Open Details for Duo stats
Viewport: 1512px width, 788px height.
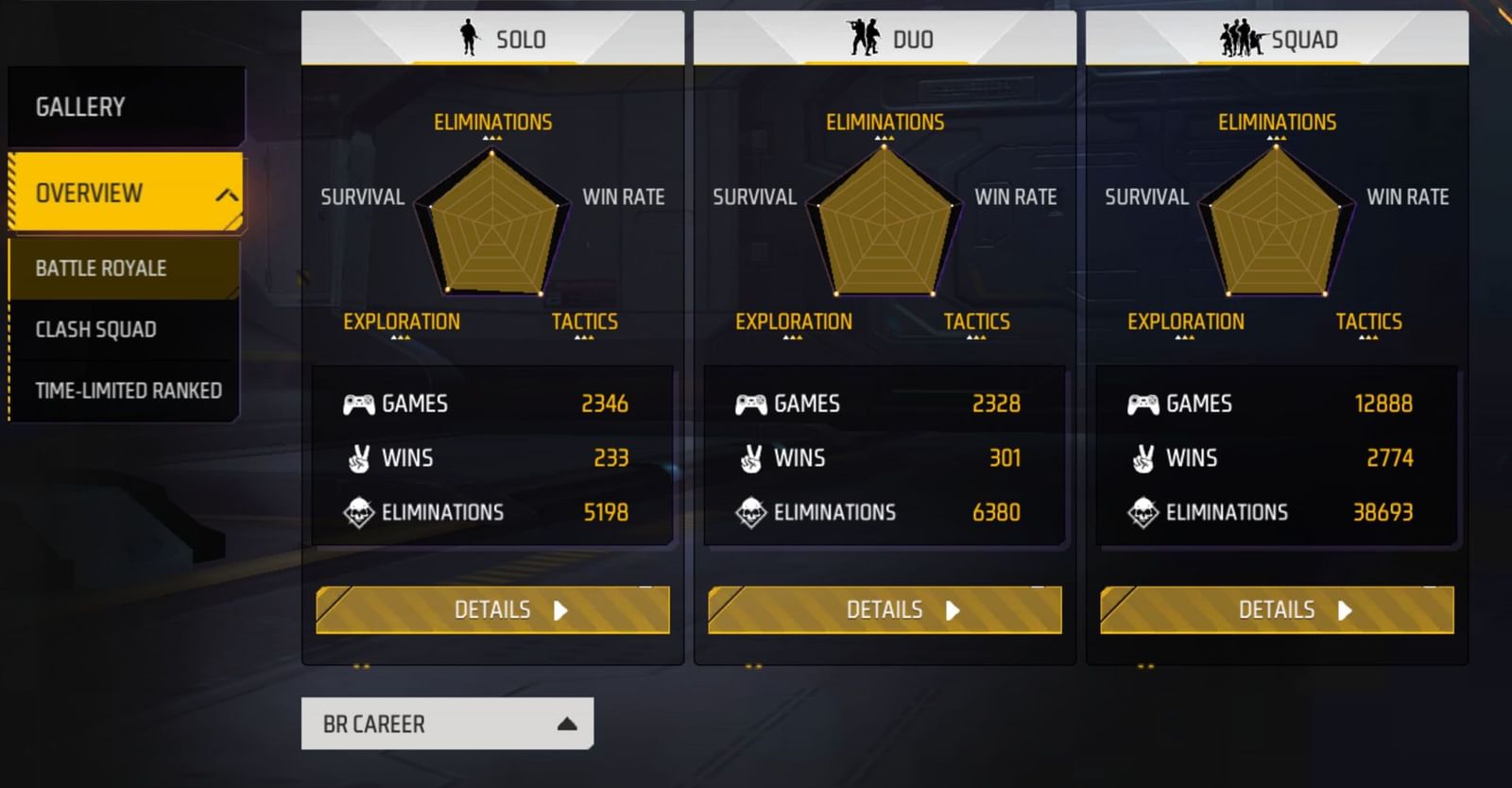(x=883, y=610)
